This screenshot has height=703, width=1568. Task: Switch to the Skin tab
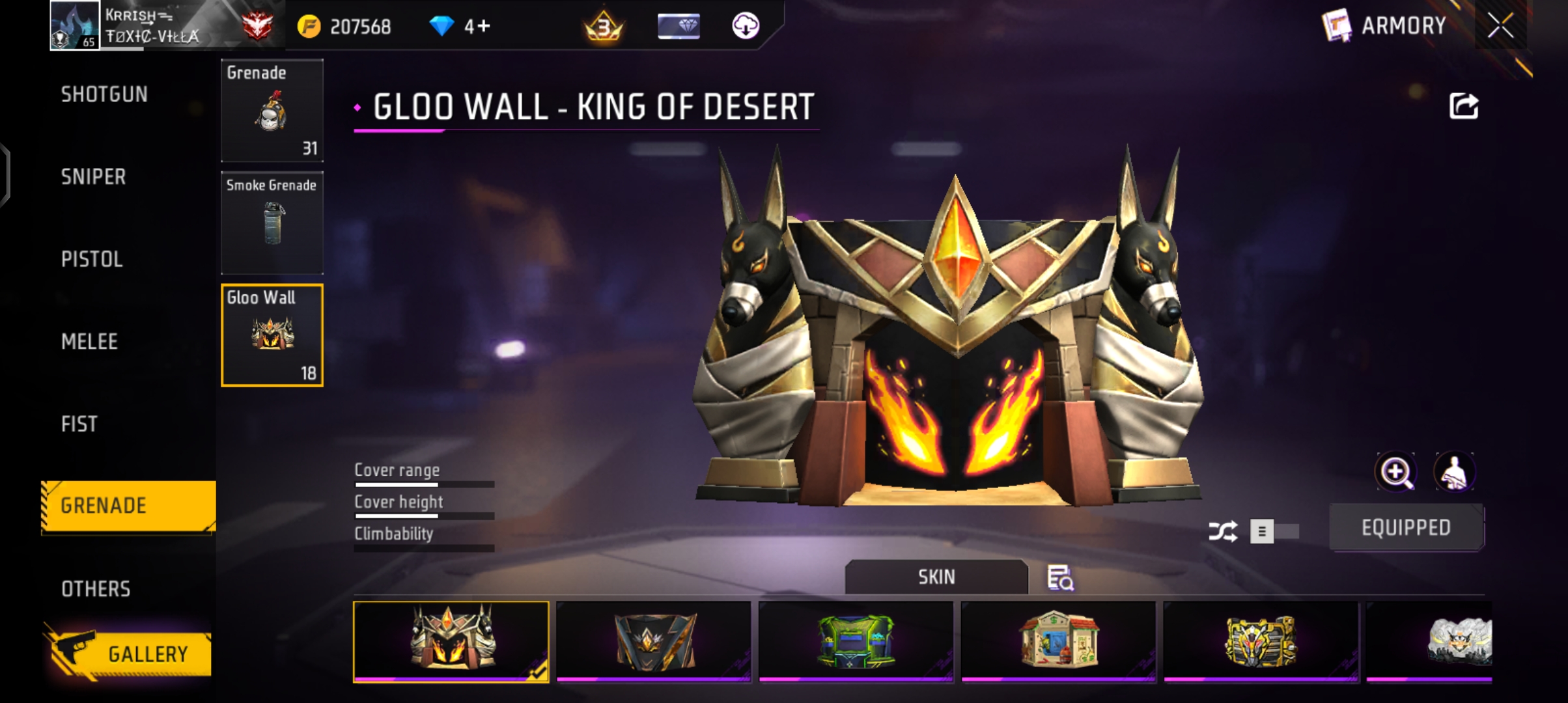pyautogui.click(x=936, y=577)
